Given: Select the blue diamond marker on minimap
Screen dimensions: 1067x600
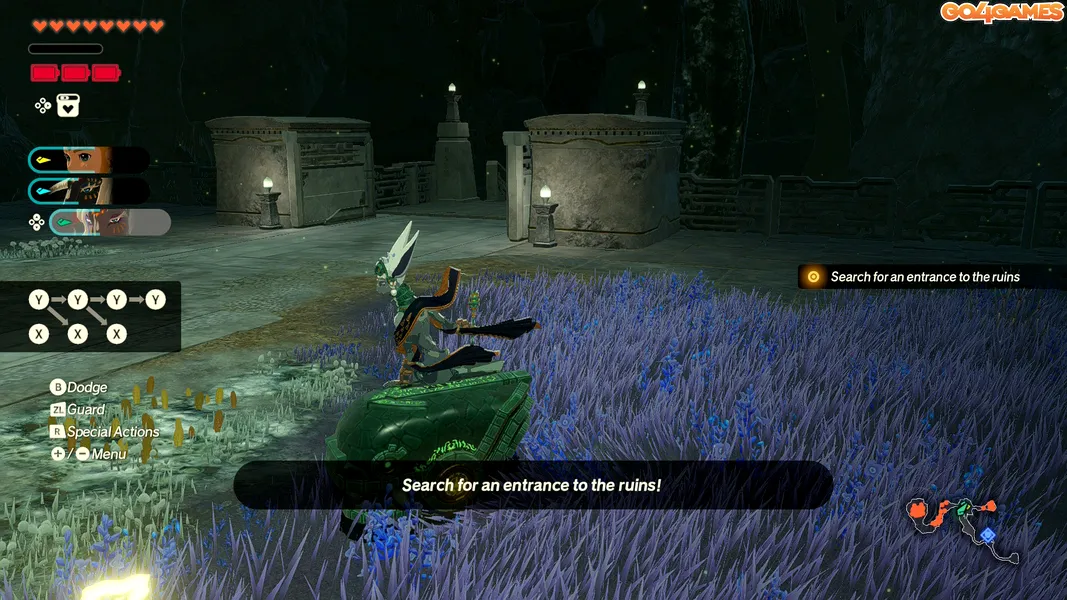Looking at the screenshot, I should point(987,536).
